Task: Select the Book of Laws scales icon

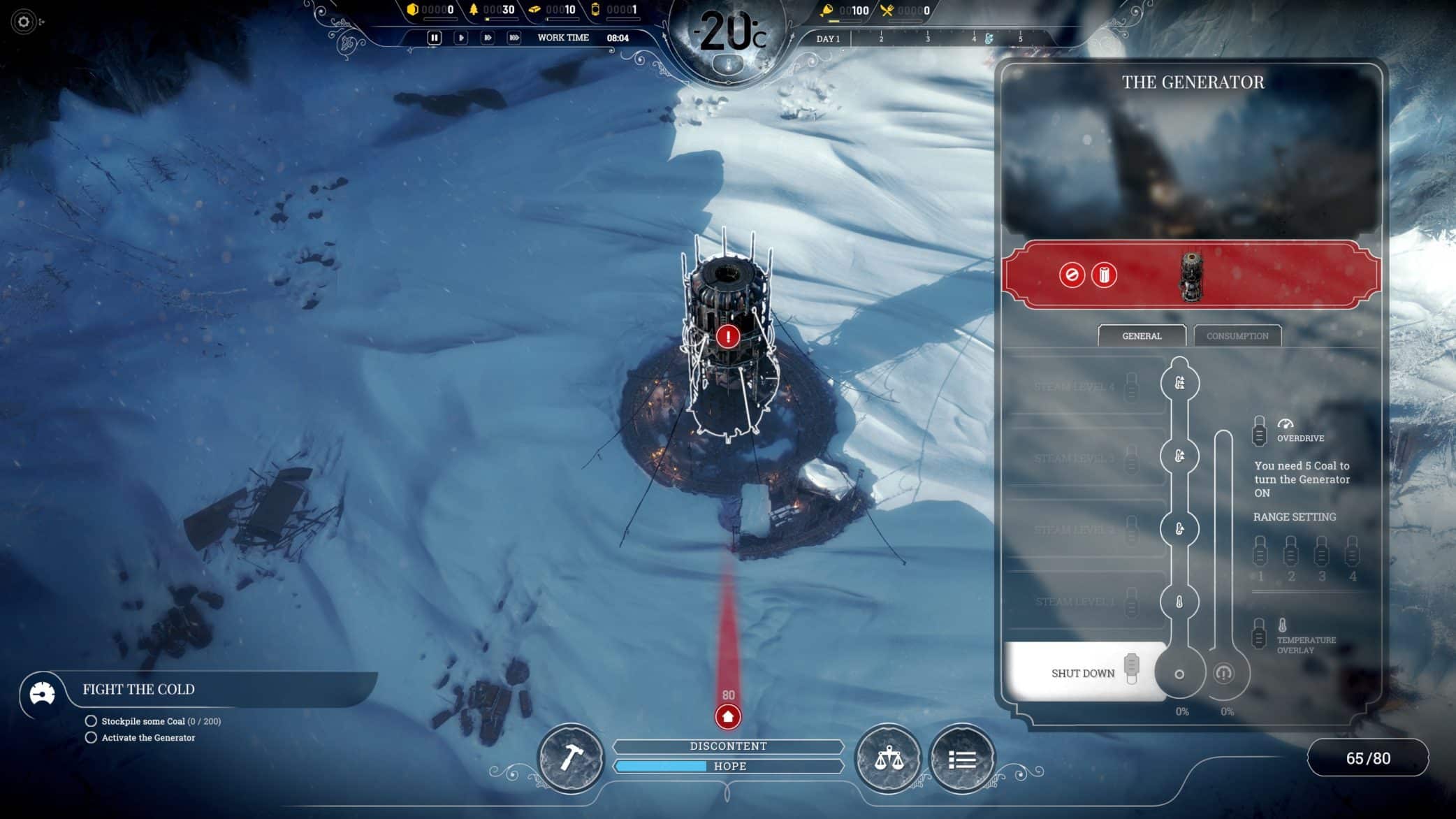Action: tap(889, 759)
